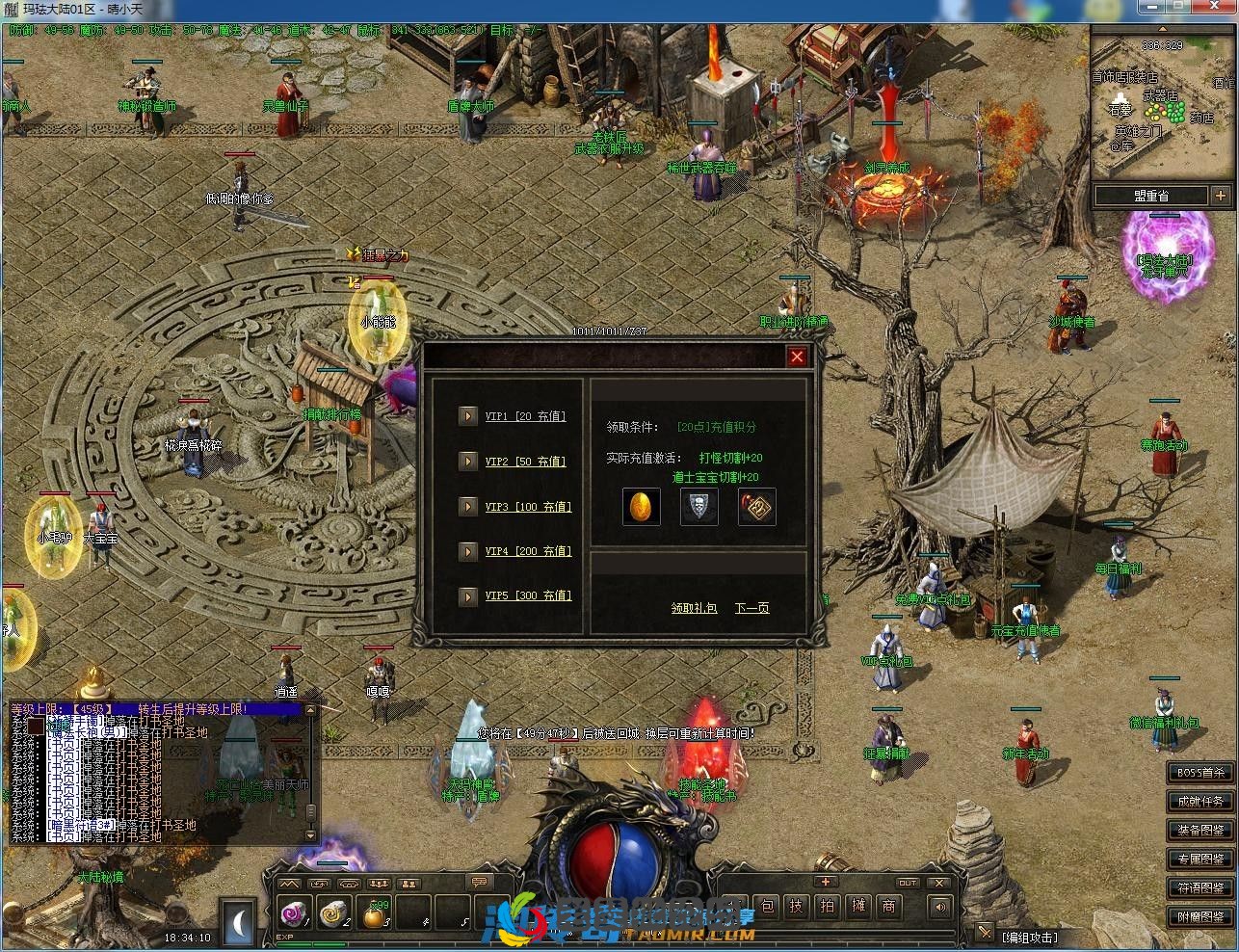
Task: Mute game sound with the speaker icon
Action: coord(939,906)
